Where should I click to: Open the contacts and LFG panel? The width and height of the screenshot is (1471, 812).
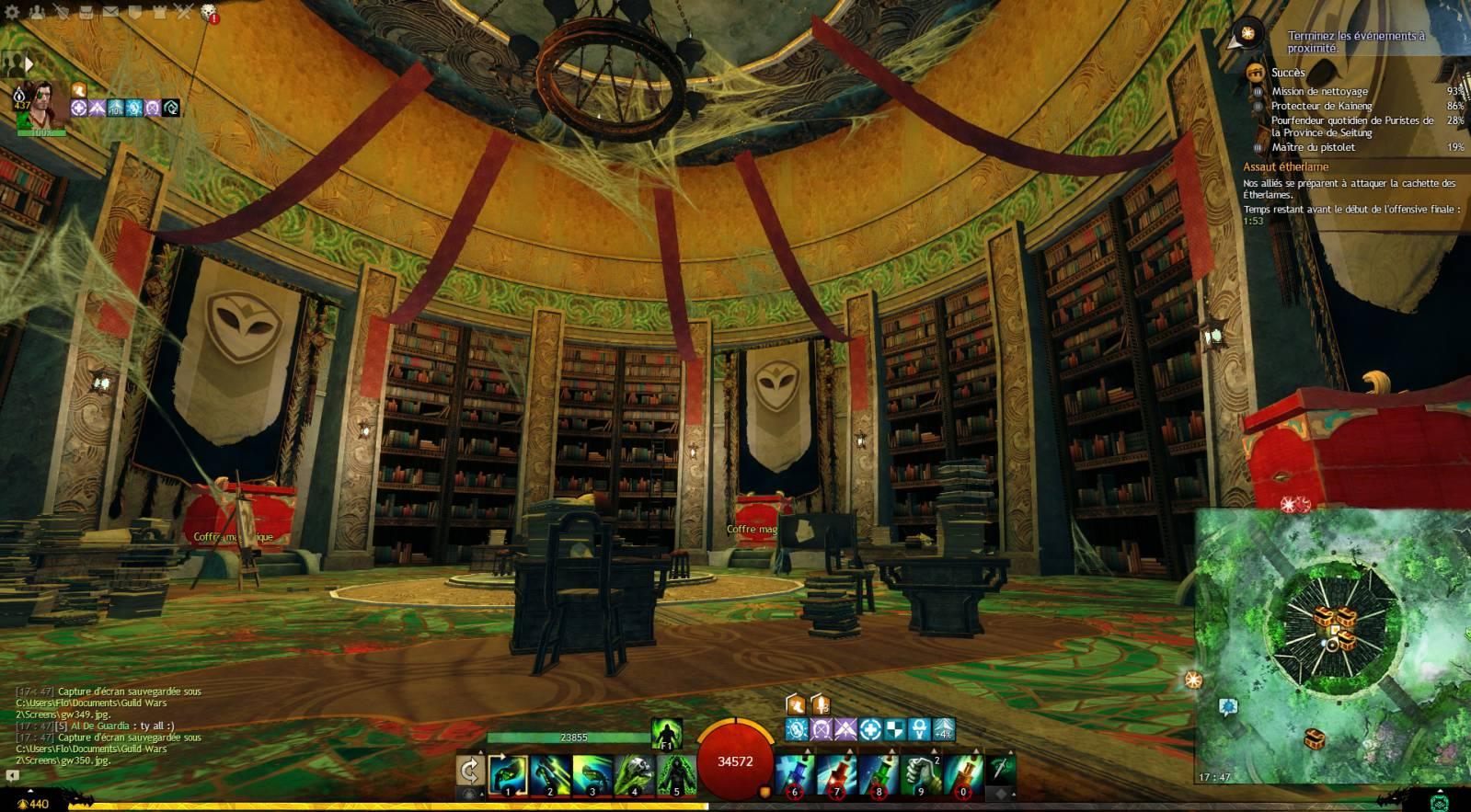point(37,12)
